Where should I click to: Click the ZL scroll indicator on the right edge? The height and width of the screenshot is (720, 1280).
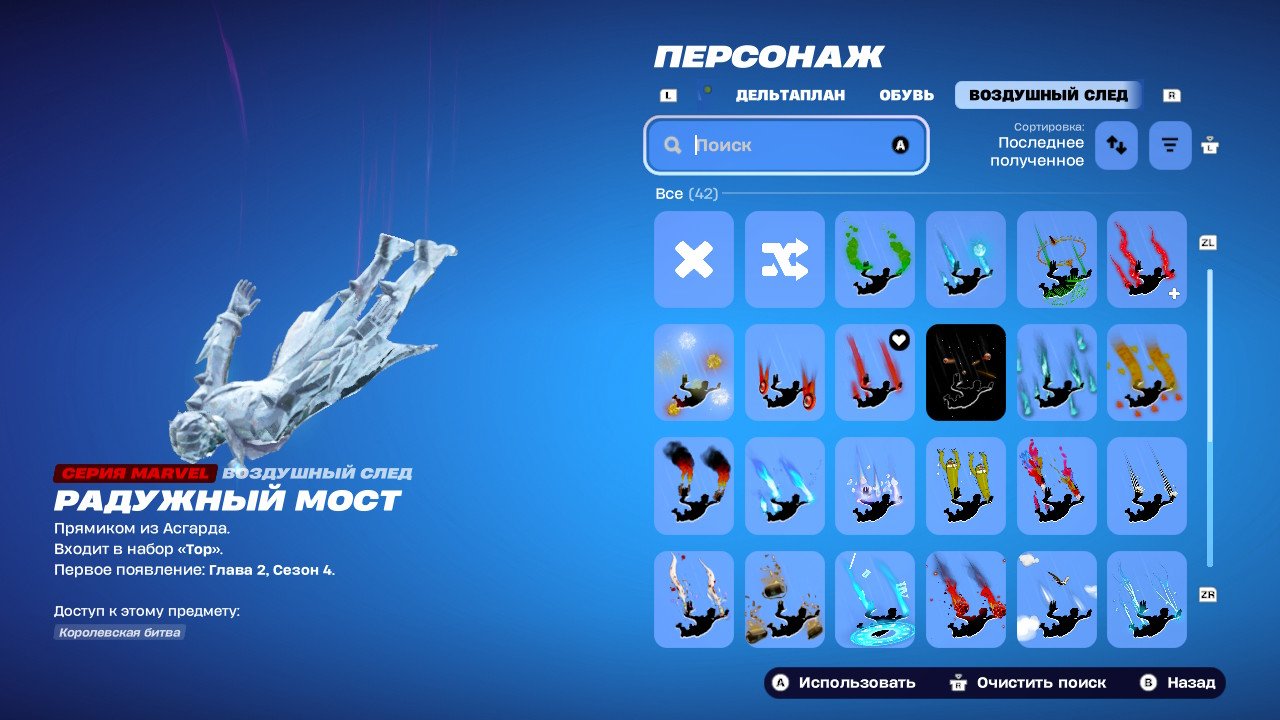(1207, 242)
